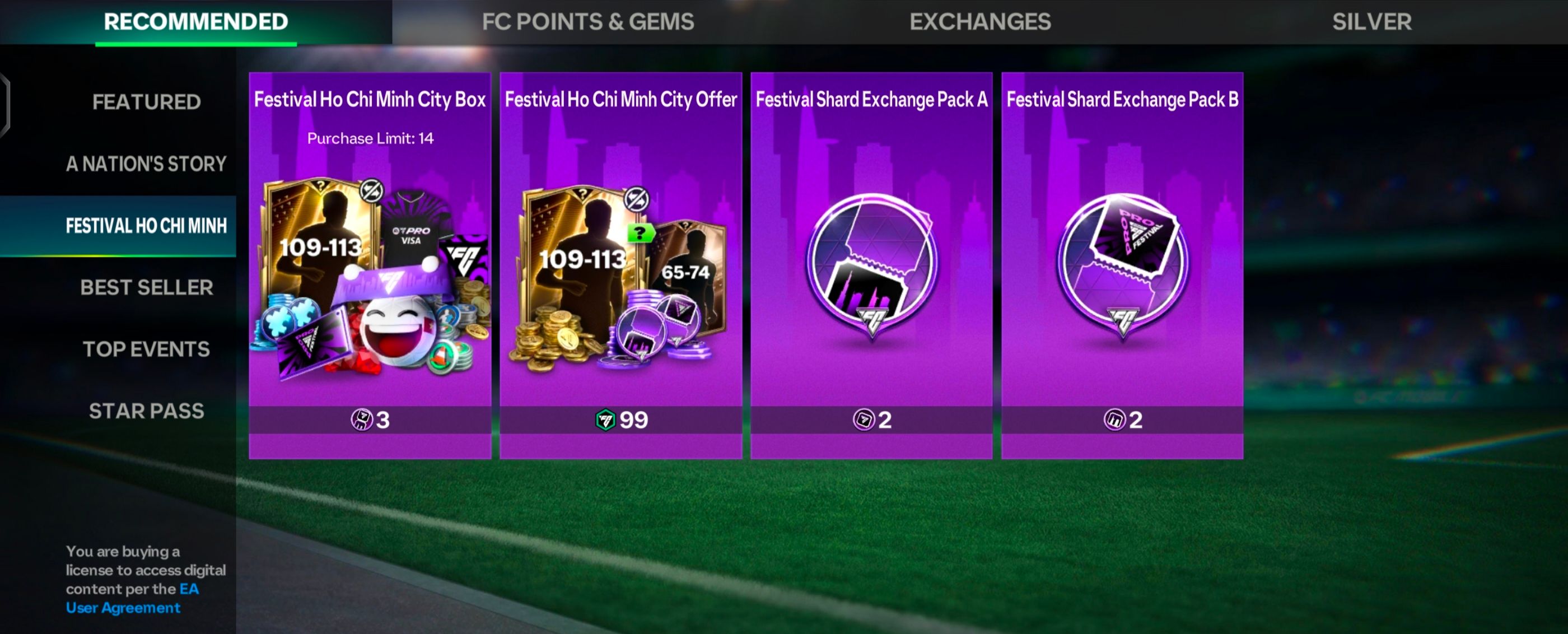Switch to the Recommended tab
This screenshot has height=634, width=1568.
[195, 22]
